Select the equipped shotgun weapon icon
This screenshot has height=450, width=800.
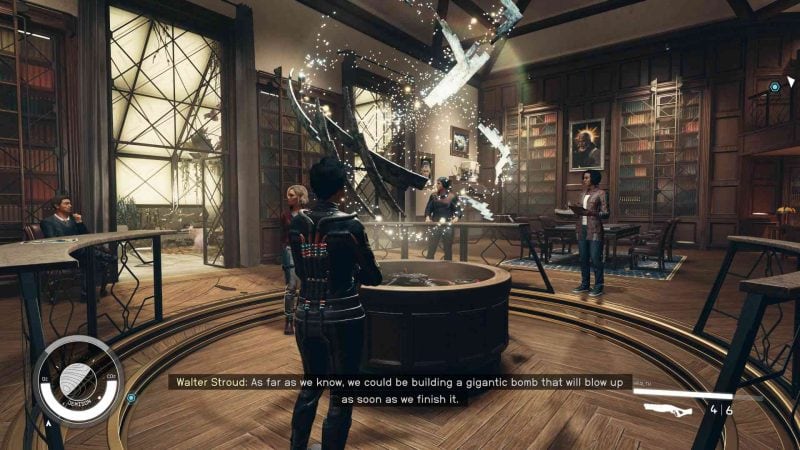(668, 409)
